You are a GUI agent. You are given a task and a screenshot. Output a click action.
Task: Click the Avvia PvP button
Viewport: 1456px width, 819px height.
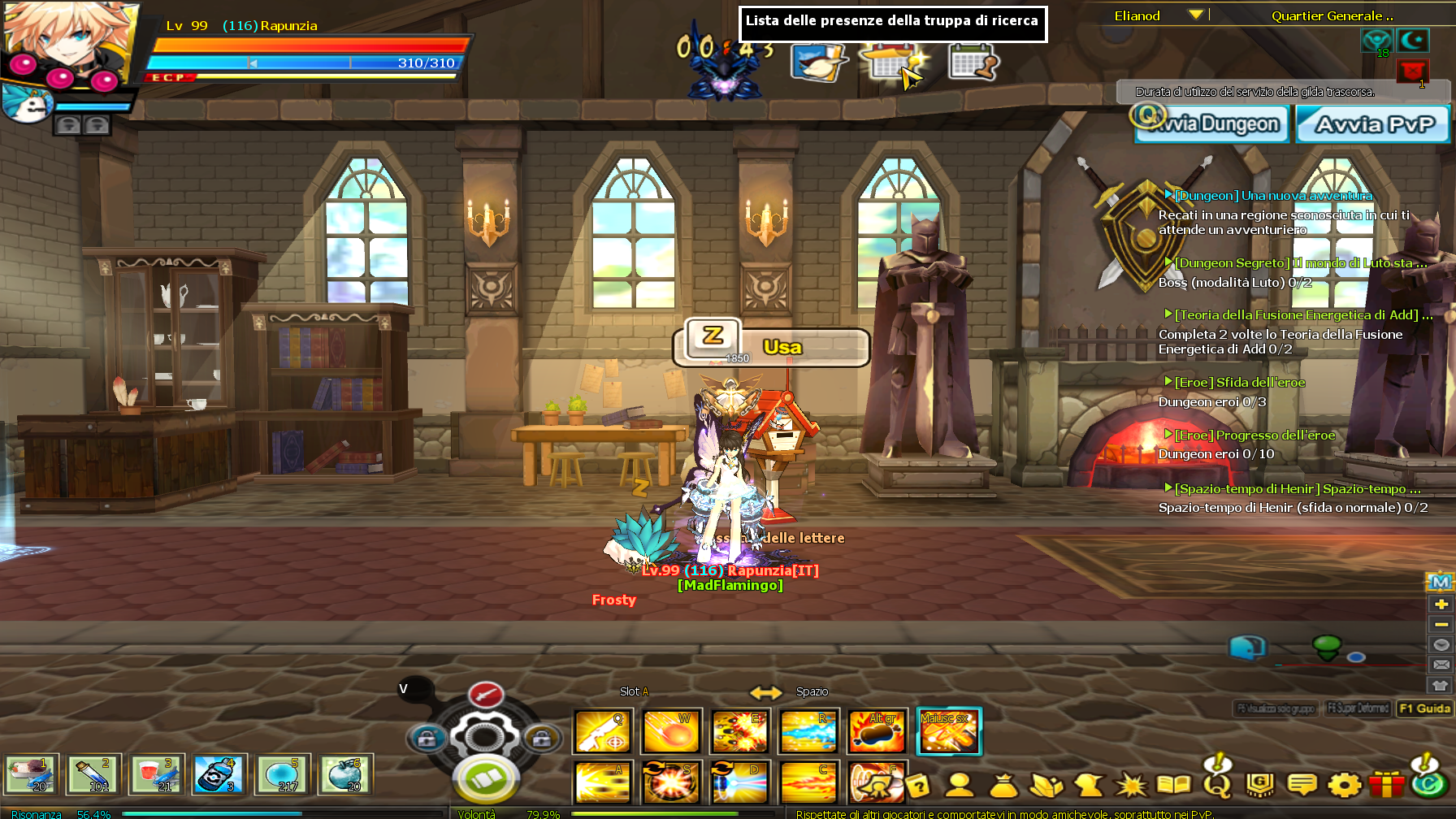pyautogui.click(x=1373, y=124)
